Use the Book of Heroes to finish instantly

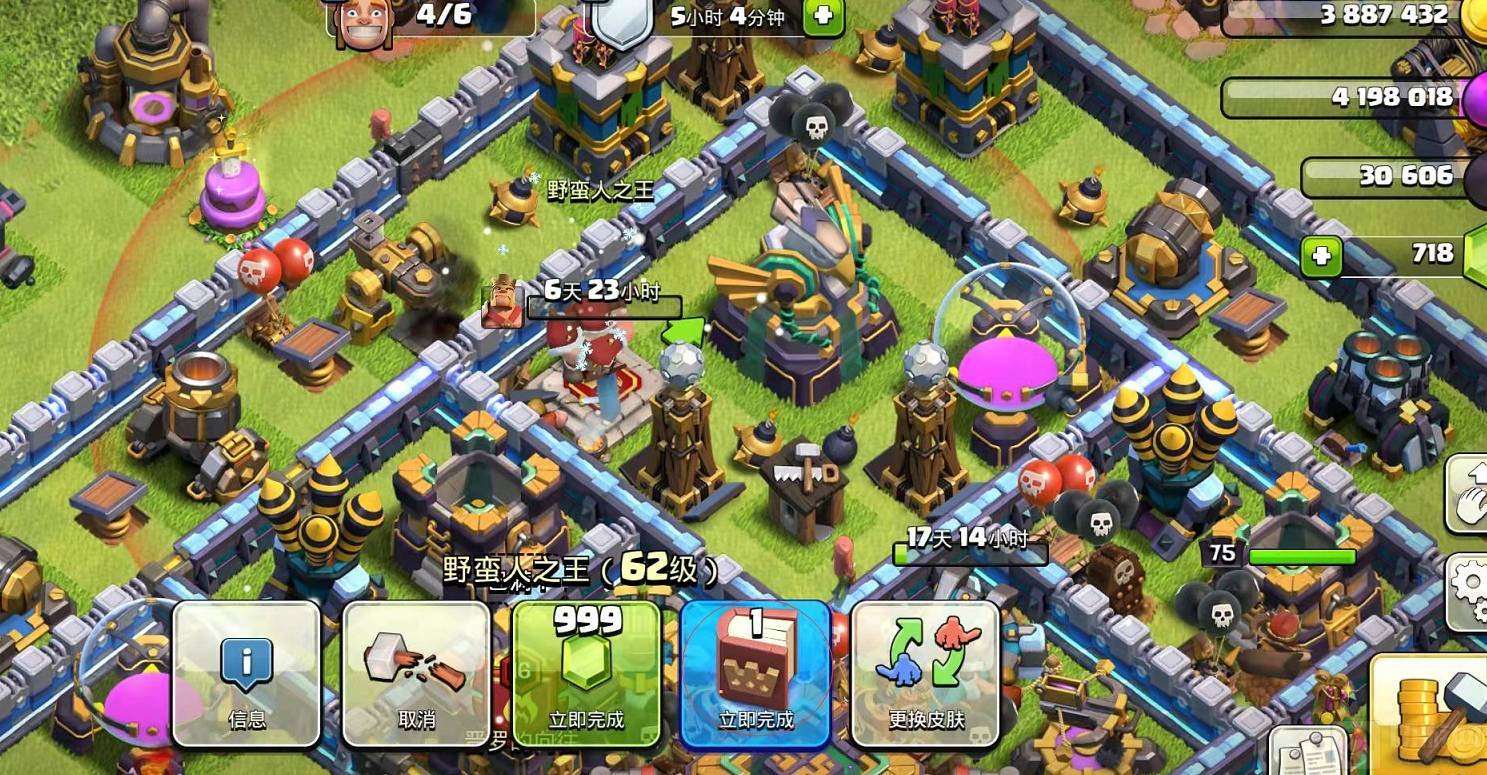(755, 673)
